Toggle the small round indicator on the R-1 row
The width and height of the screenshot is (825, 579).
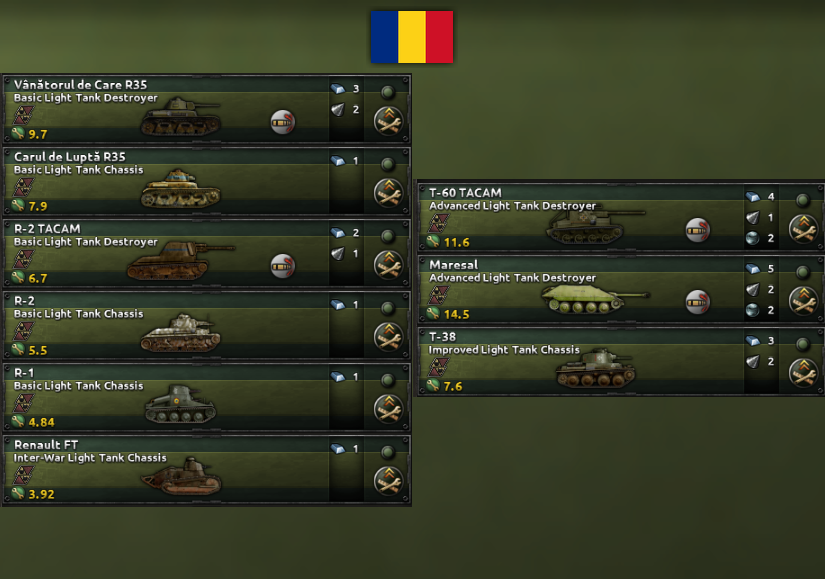pyautogui.click(x=388, y=379)
